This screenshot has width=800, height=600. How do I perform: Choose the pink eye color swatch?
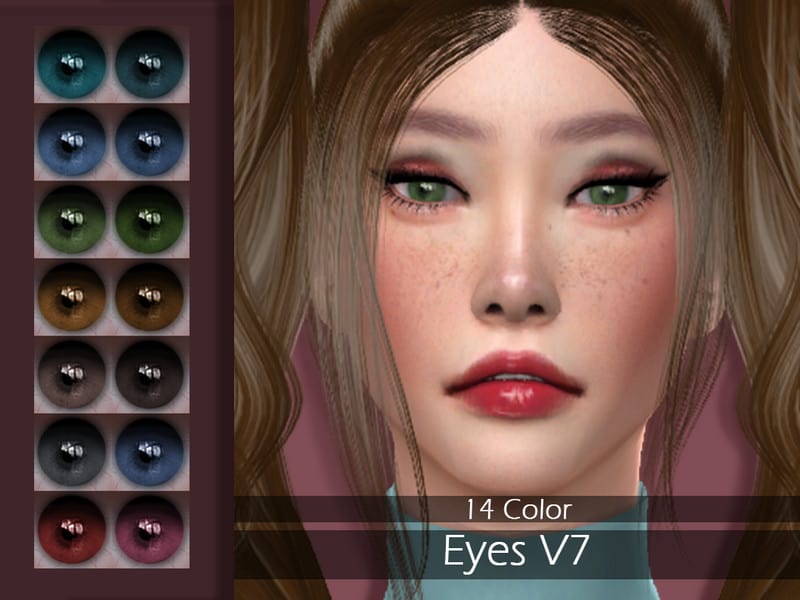coord(149,530)
